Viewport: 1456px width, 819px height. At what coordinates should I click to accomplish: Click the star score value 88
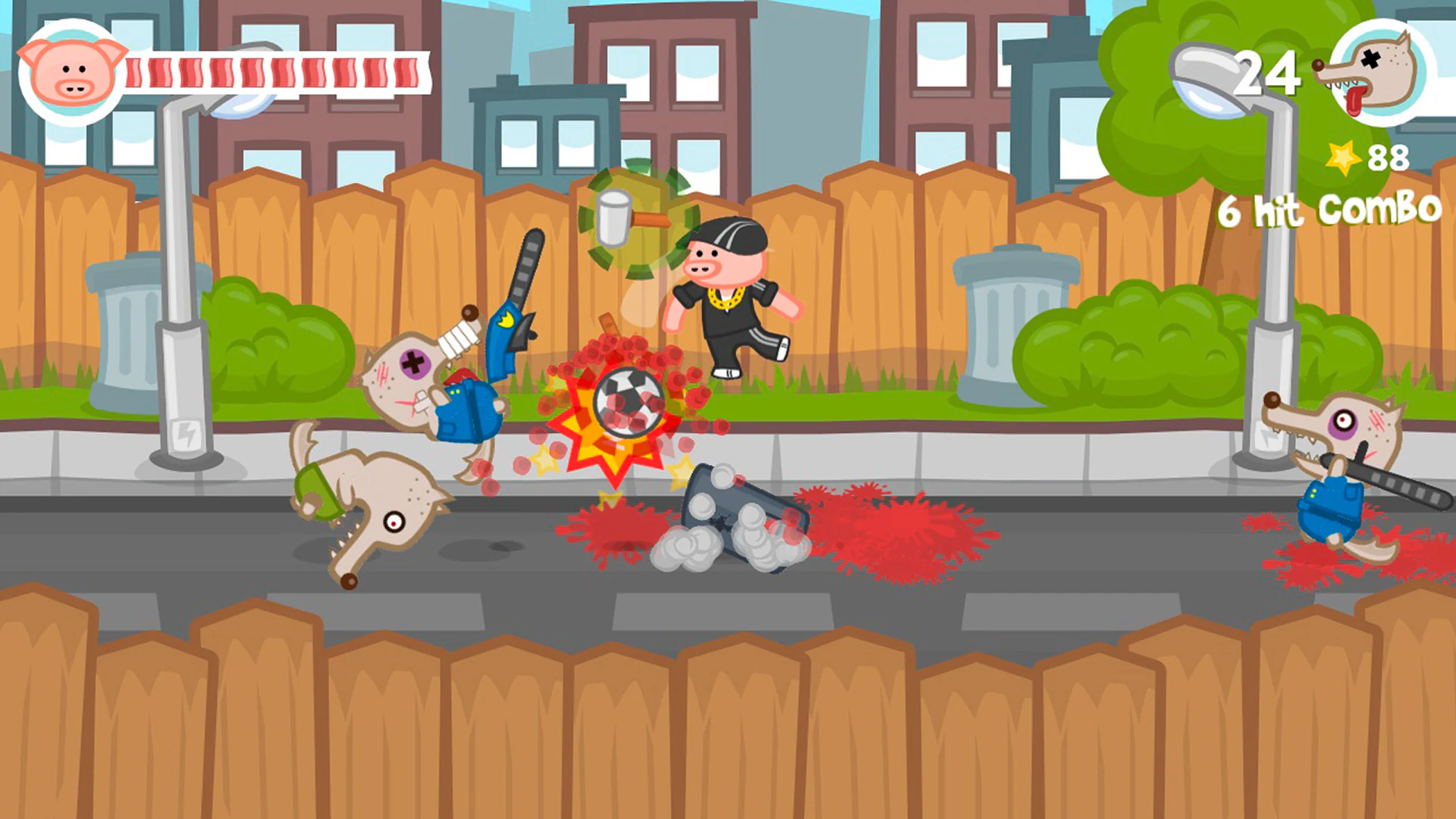tap(1388, 158)
